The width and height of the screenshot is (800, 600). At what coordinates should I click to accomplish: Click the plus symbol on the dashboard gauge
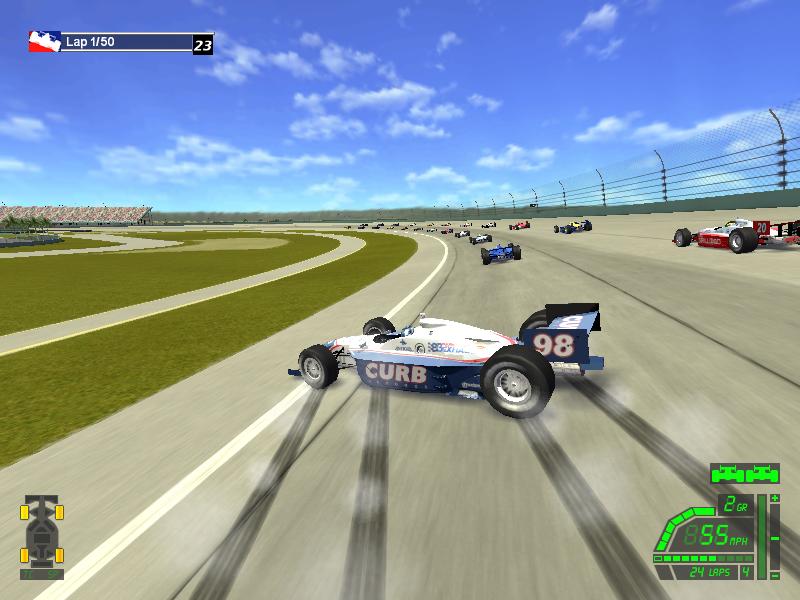click(x=774, y=497)
